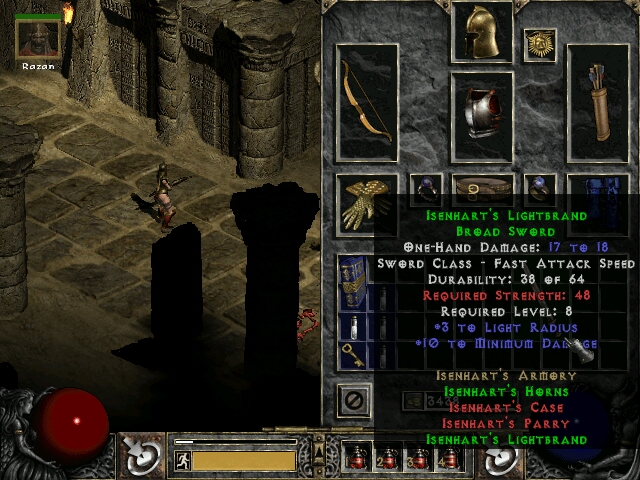Select the white potion vial in the inventory
Image resolution: width=640 pixels, height=480 pixels.
point(351,326)
